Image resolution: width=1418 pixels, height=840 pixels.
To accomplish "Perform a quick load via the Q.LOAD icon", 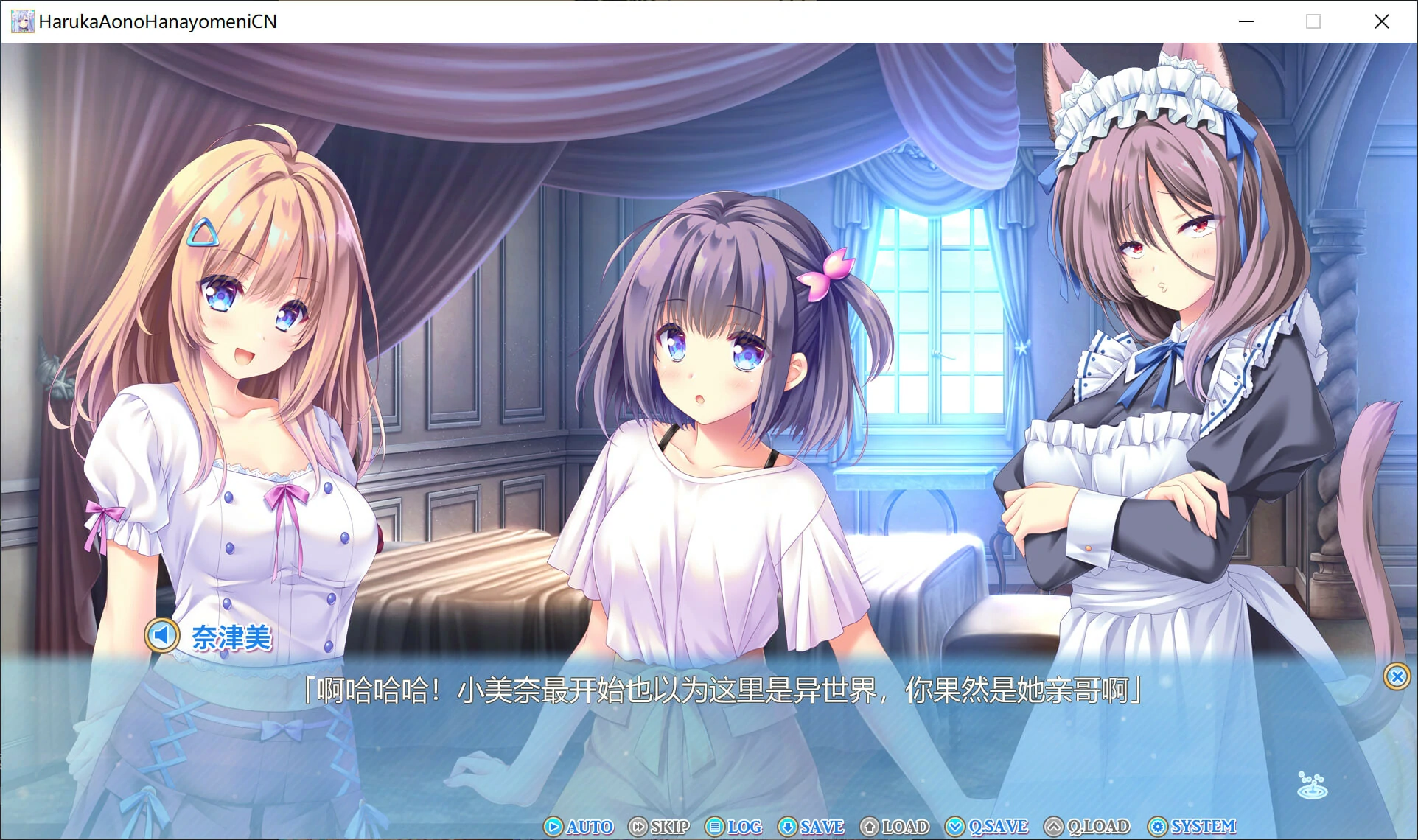I will click(x=1053, y=827).
